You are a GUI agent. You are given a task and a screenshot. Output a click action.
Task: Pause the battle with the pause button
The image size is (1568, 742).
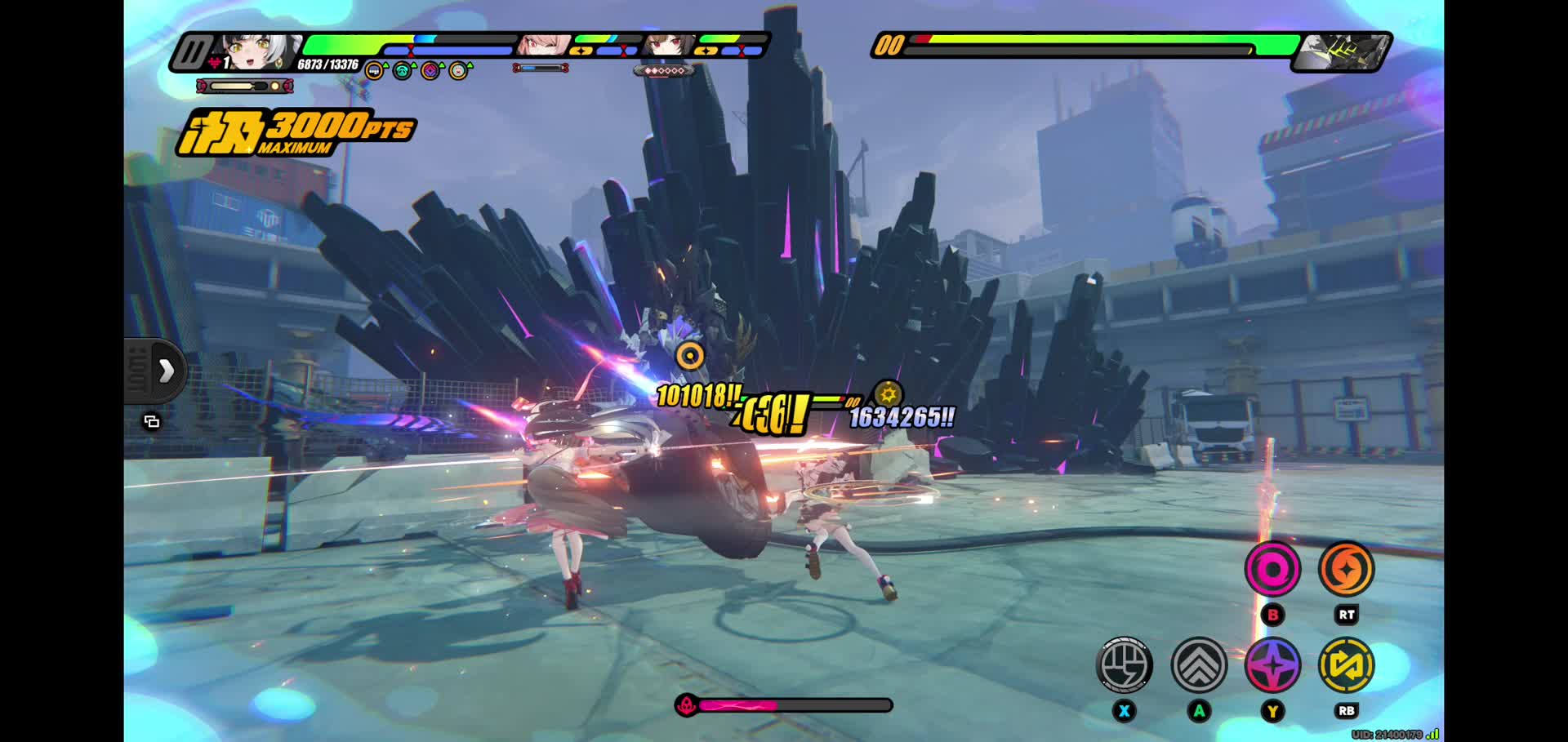pyautogui.click(x=192, y=54)
